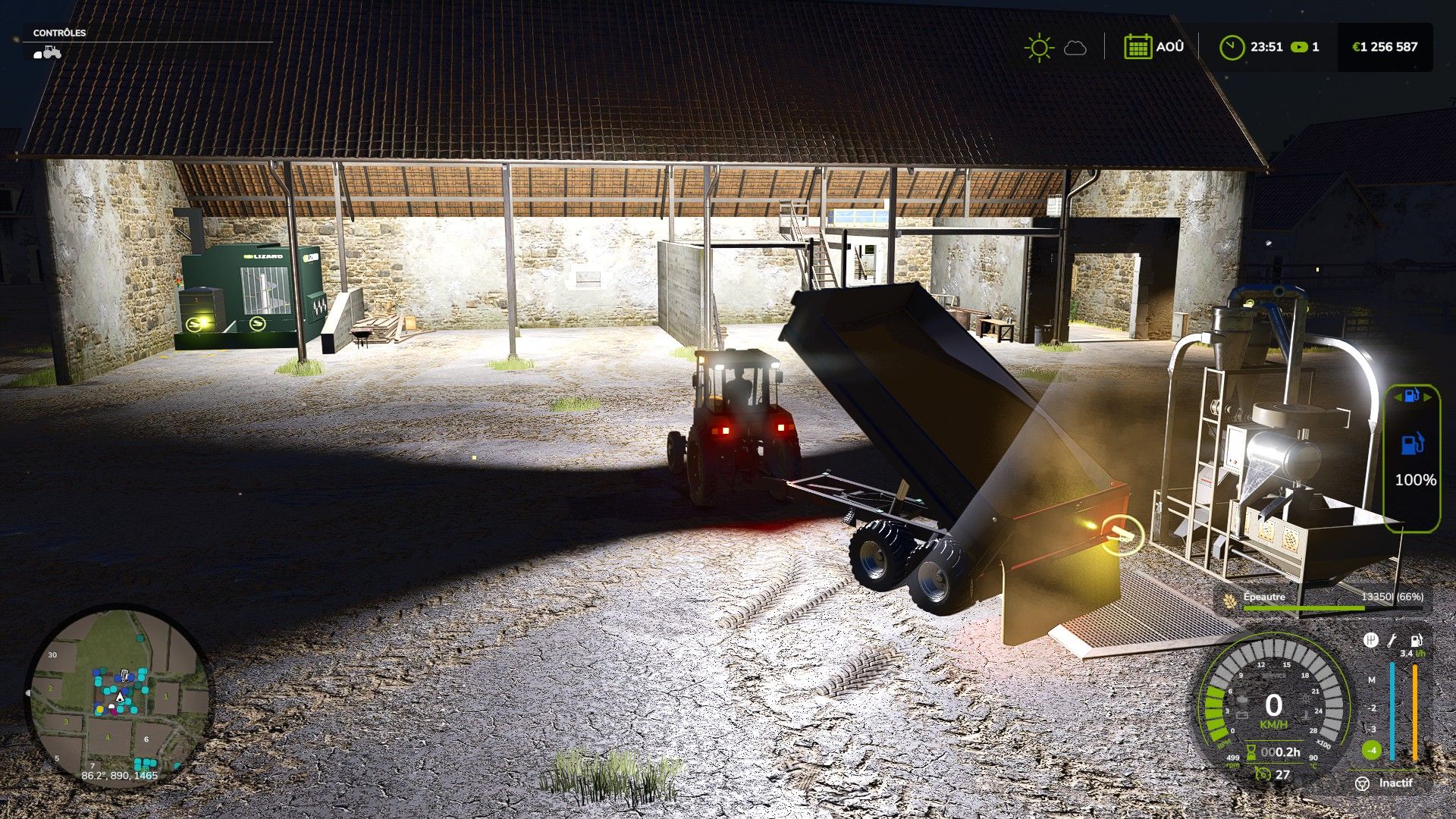Screen dimensions: 1456x819
Task: Click the large blue fuel pump icon
Action: coord(1412,443)
